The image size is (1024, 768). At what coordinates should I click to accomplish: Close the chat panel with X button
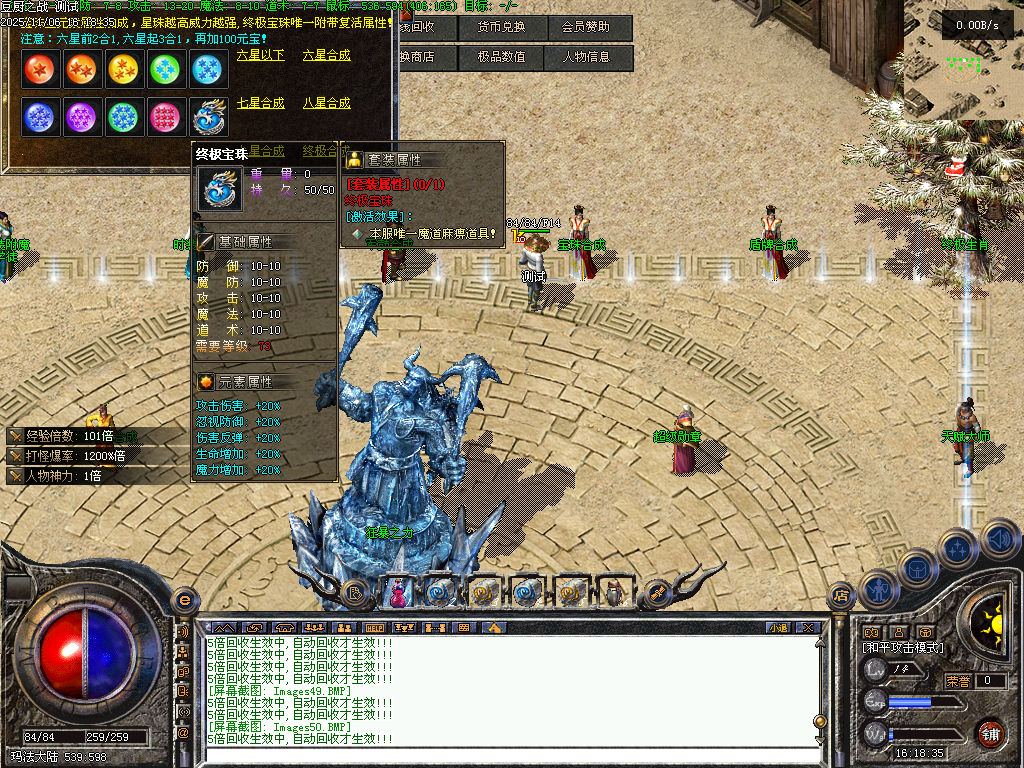click(808, 628)
